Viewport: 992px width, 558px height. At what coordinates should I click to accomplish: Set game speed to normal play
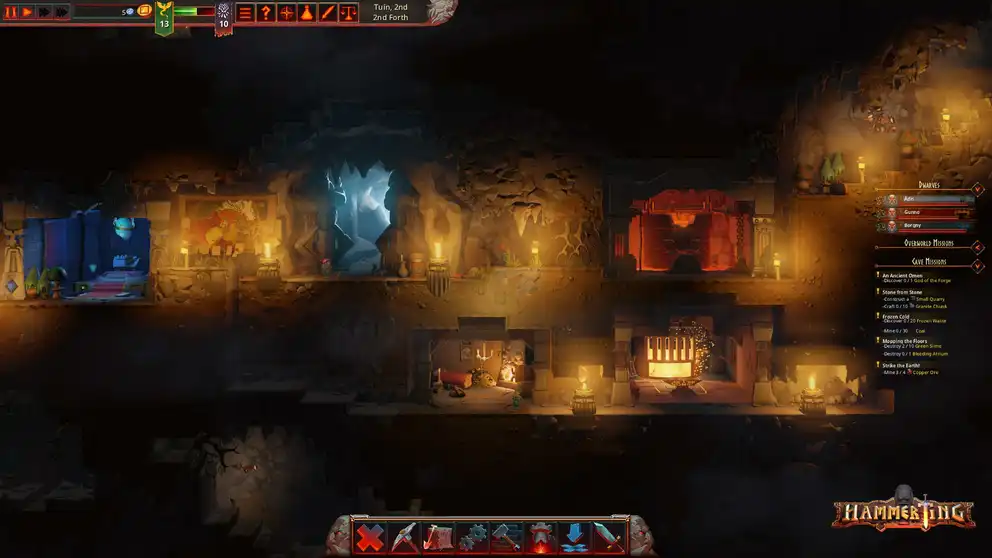coord(28,12)
